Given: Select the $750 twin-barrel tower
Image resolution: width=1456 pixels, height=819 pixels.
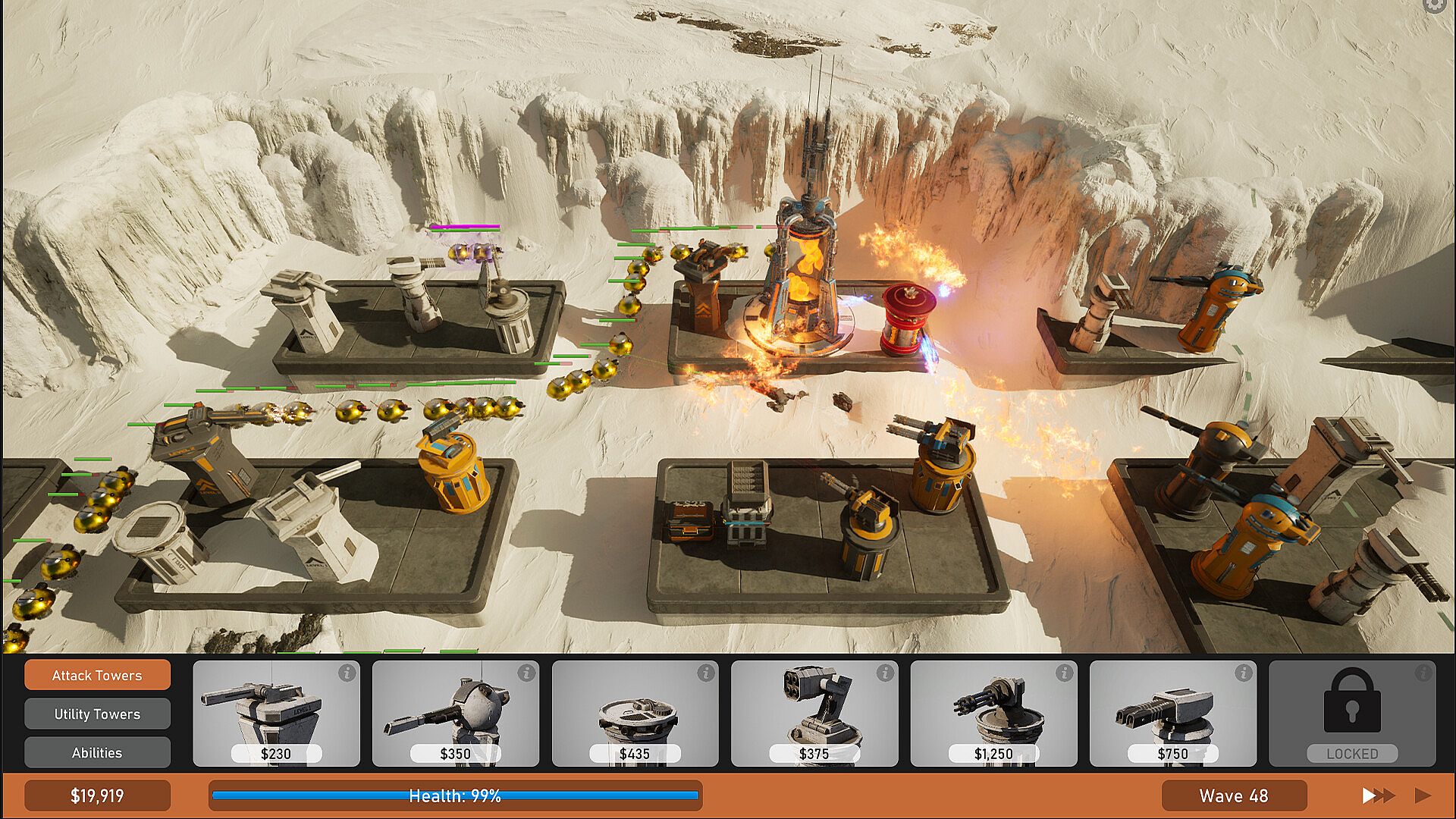Looking at the screenshot, I should pyautogui.click(x=1172, y=713).
